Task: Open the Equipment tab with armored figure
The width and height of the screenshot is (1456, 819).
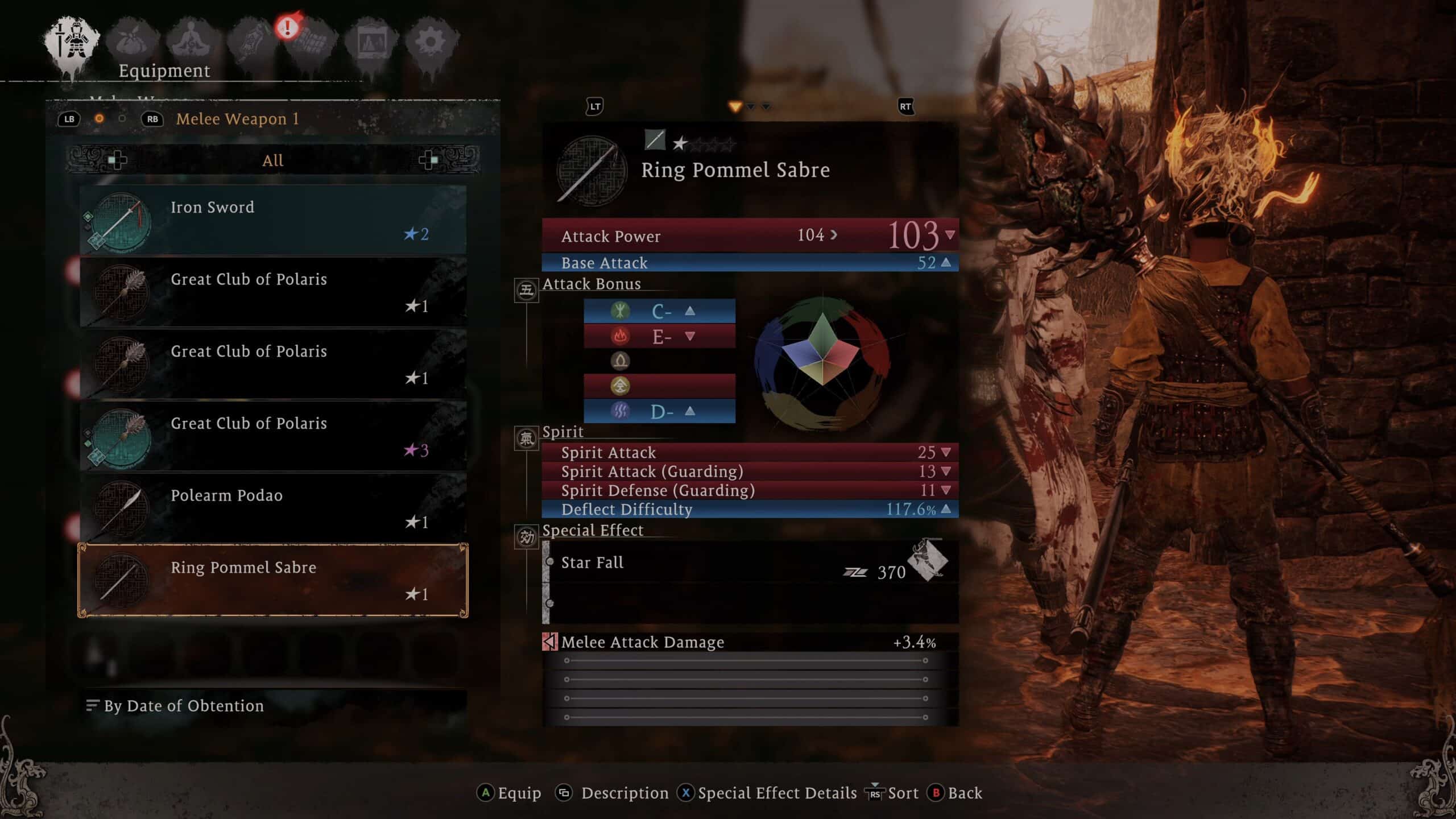Action: [72, 41]
